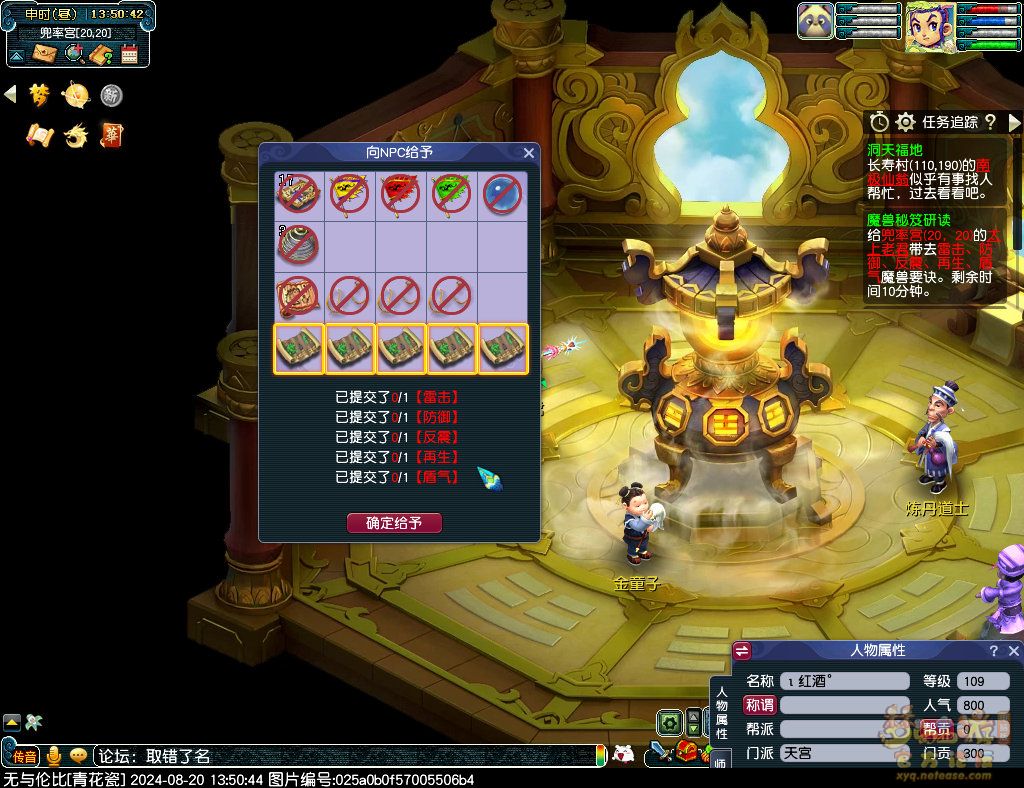Open the 梦 dream icon
This screenshot has height=788, width=1024.
(39, 95)
